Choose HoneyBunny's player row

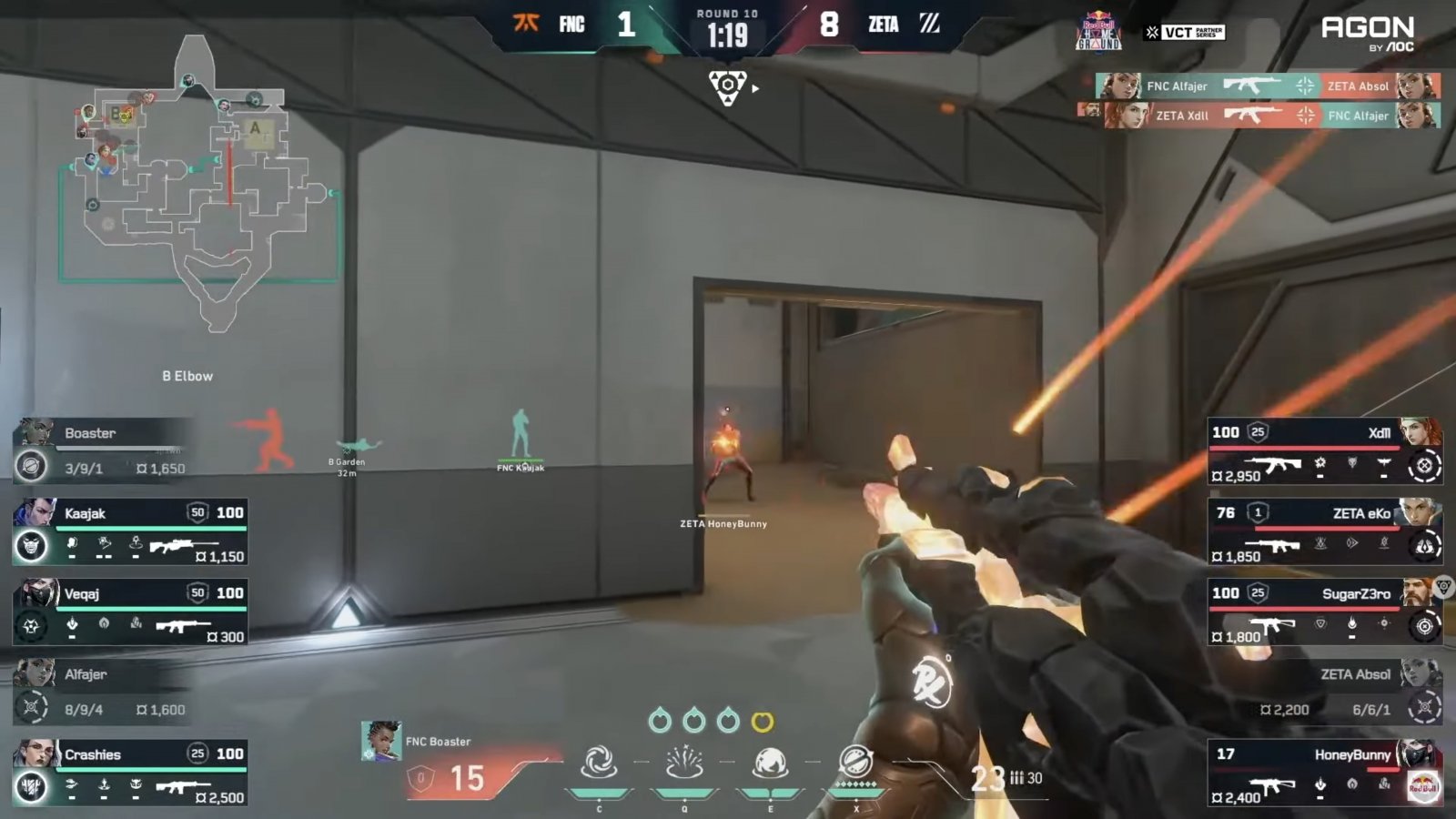1325,772
